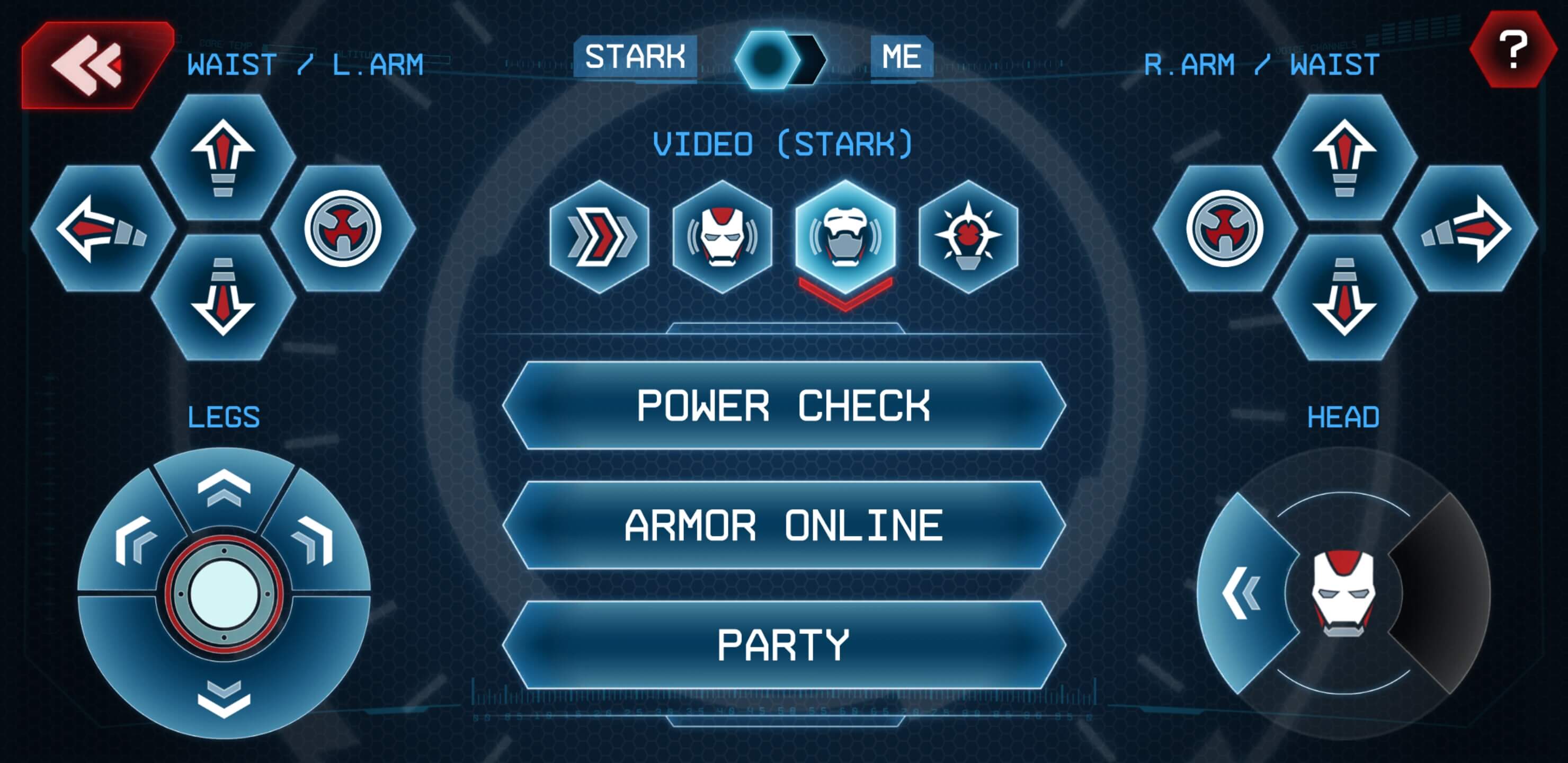
Task: Fire the right arm repulsor icon
Action: pos(1224,228)
